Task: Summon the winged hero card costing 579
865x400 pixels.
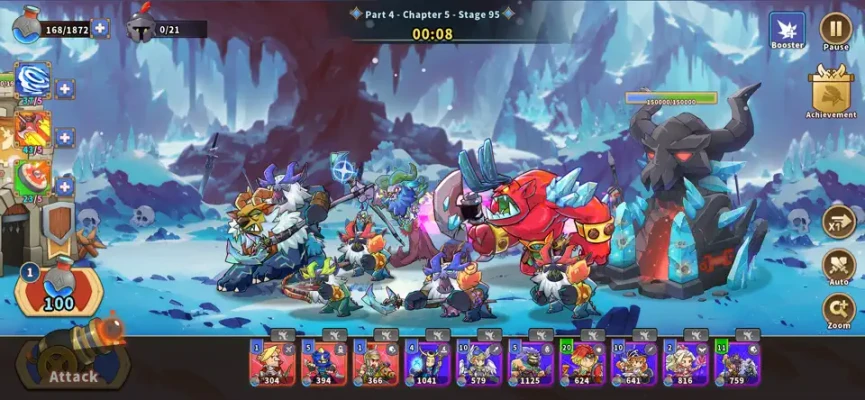Action: (x=479, y=363)
